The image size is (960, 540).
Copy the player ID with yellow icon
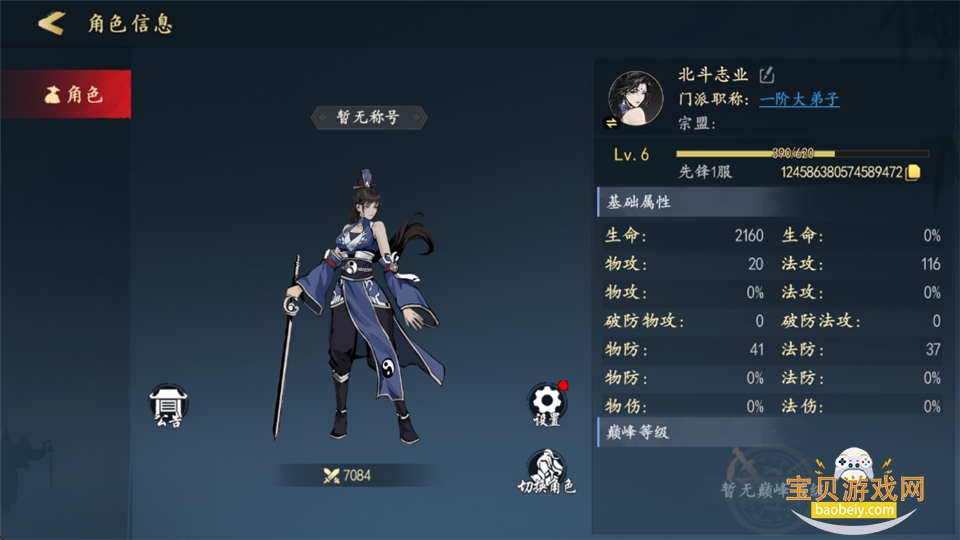pos(912,172)
